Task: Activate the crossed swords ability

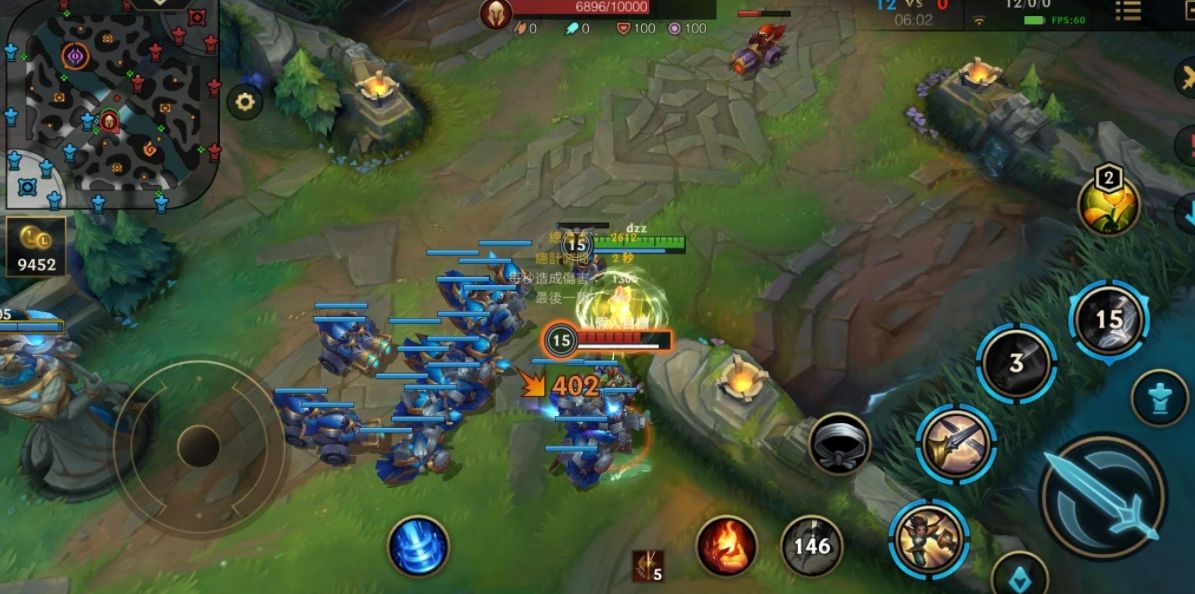Action: (x=955, y=443)
